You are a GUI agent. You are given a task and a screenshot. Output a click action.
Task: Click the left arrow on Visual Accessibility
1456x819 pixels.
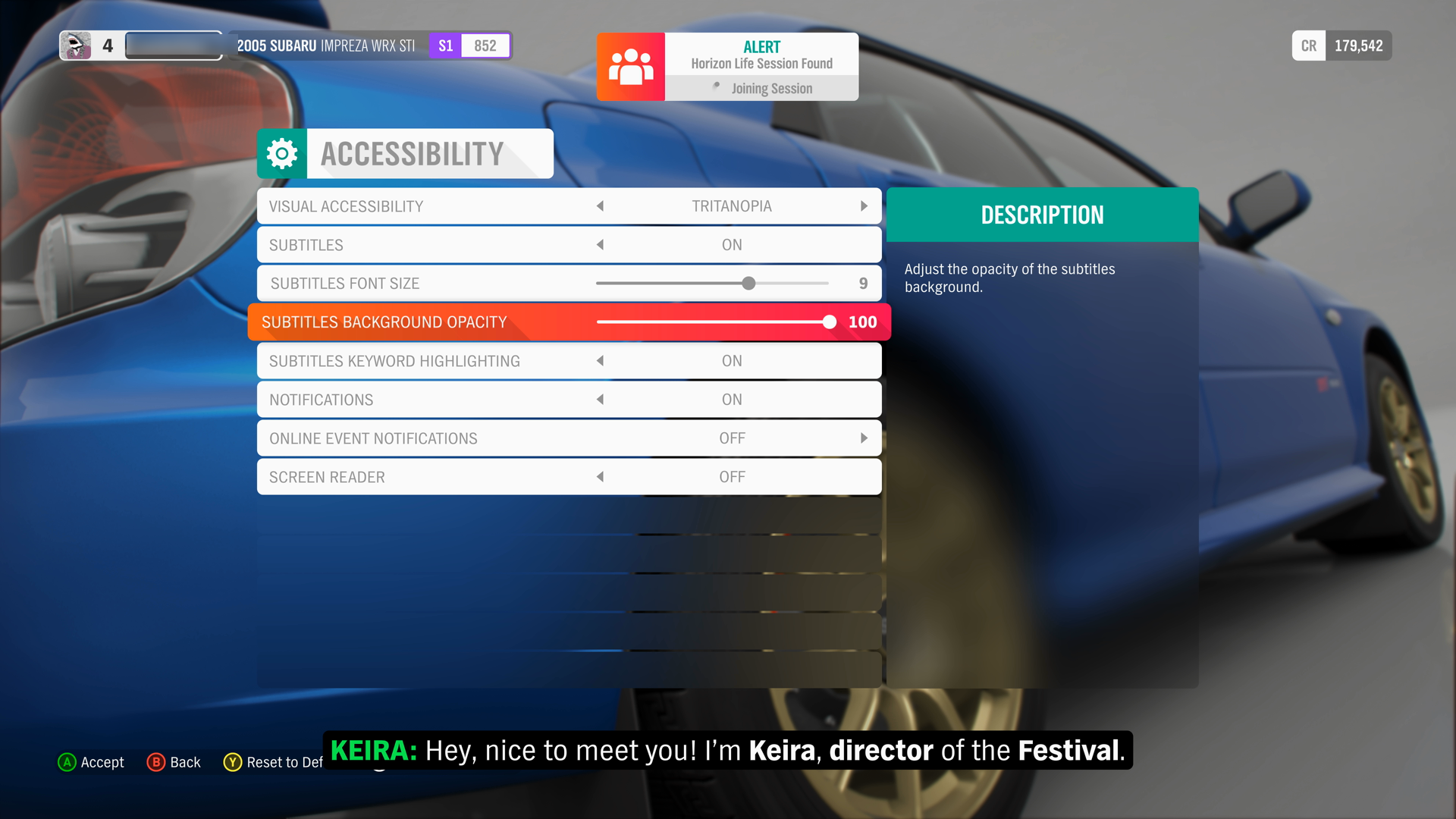pos(600,206)
